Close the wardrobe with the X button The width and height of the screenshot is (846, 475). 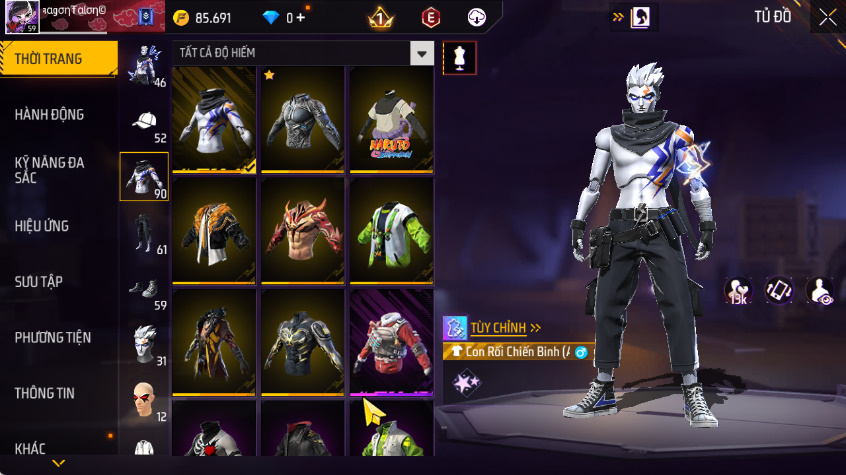[827, 17]
